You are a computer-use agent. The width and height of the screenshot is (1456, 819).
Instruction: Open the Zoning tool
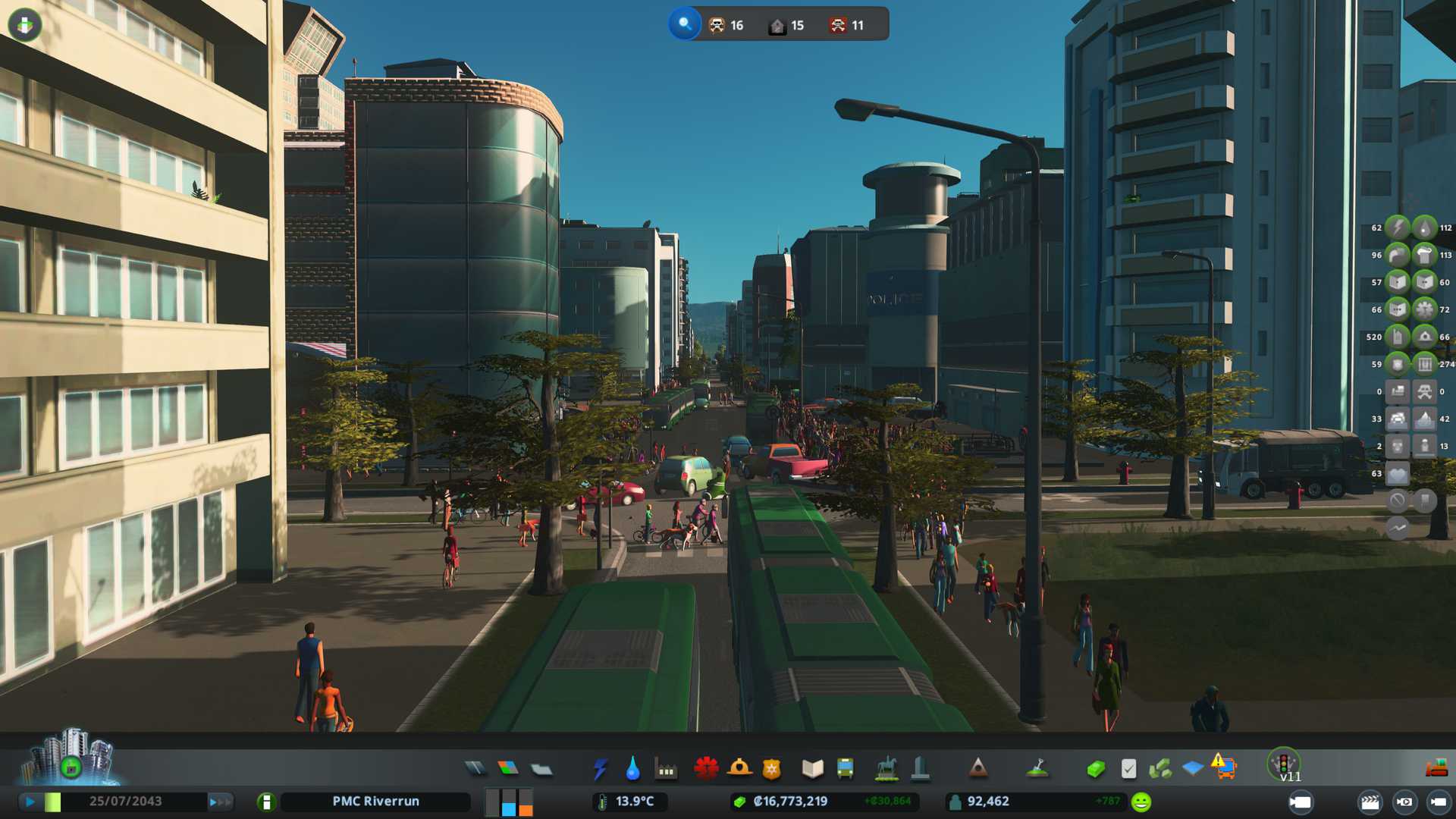508,769
